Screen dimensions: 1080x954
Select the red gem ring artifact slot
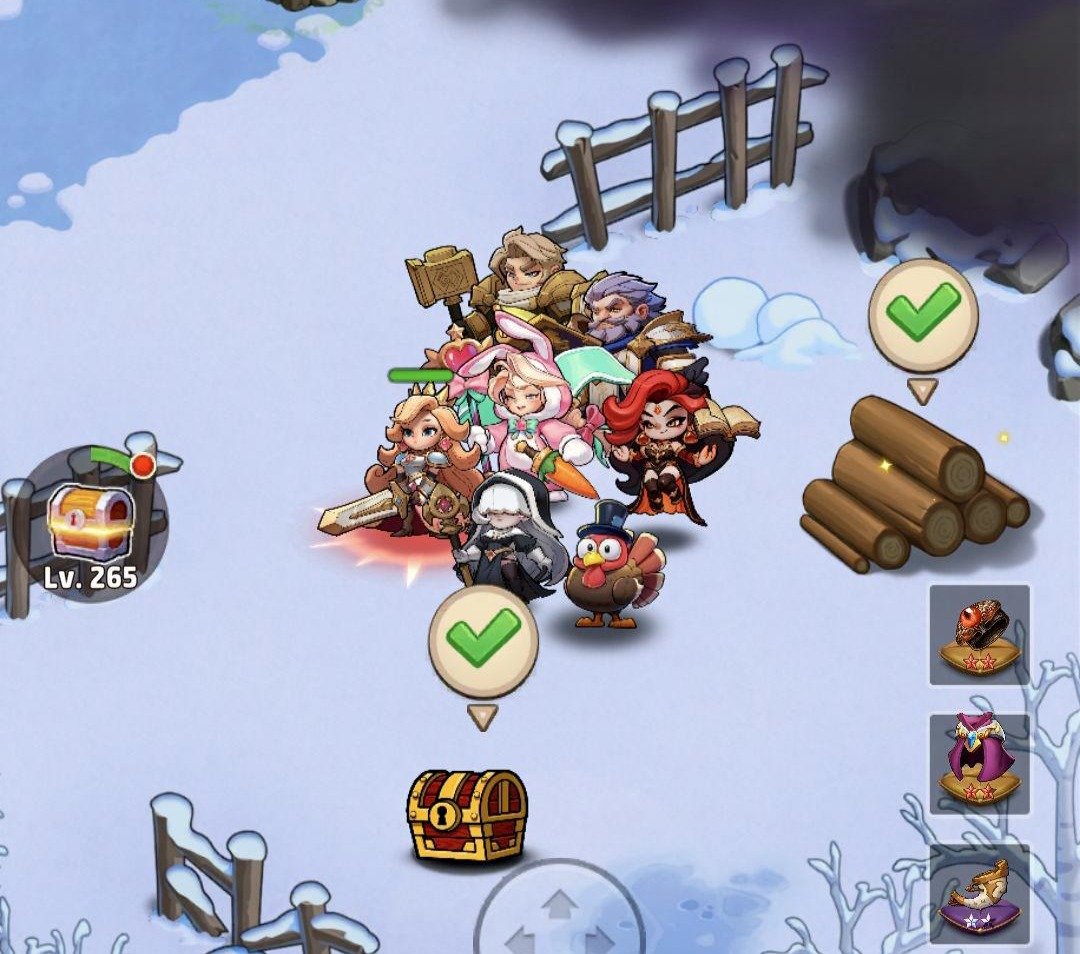pos(979,635)
